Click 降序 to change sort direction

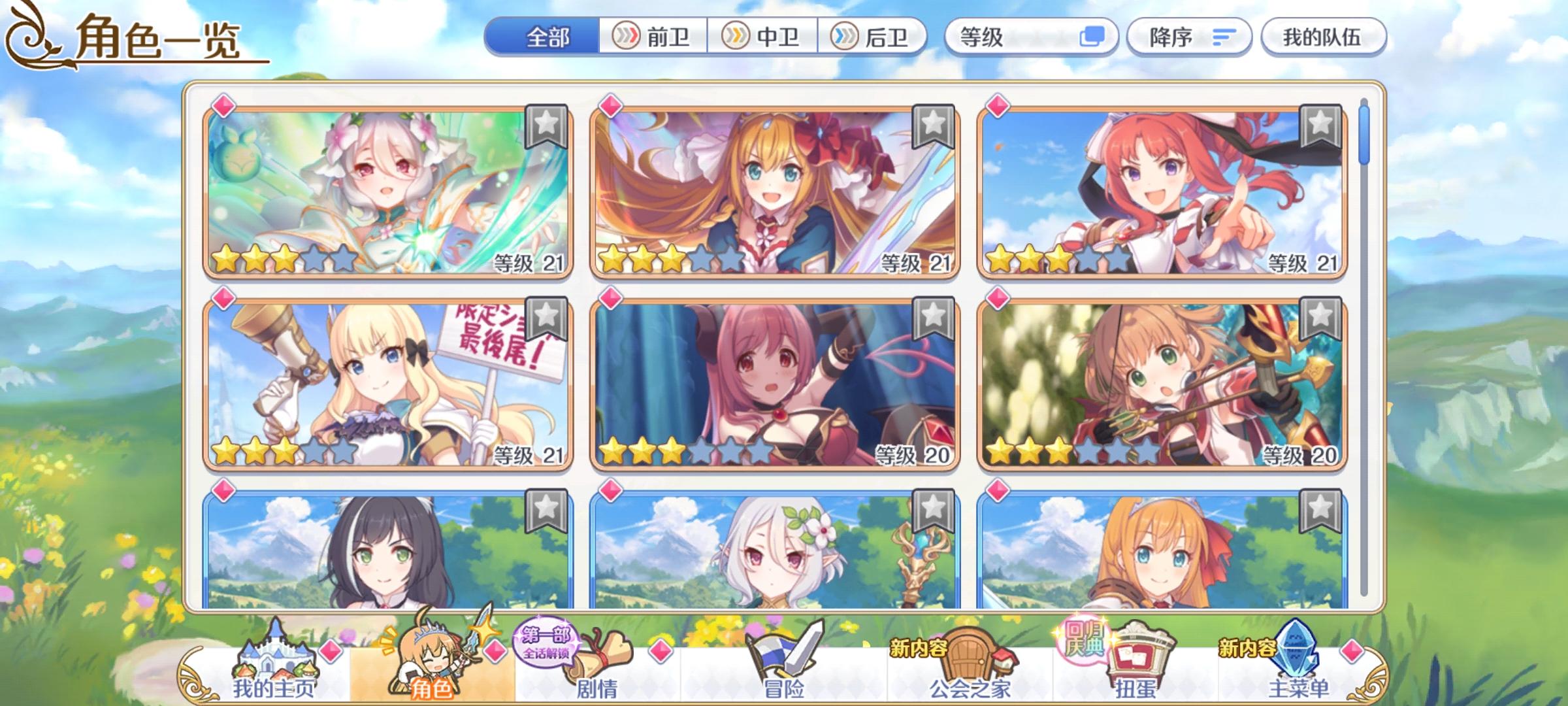[x=1169, y=37]
